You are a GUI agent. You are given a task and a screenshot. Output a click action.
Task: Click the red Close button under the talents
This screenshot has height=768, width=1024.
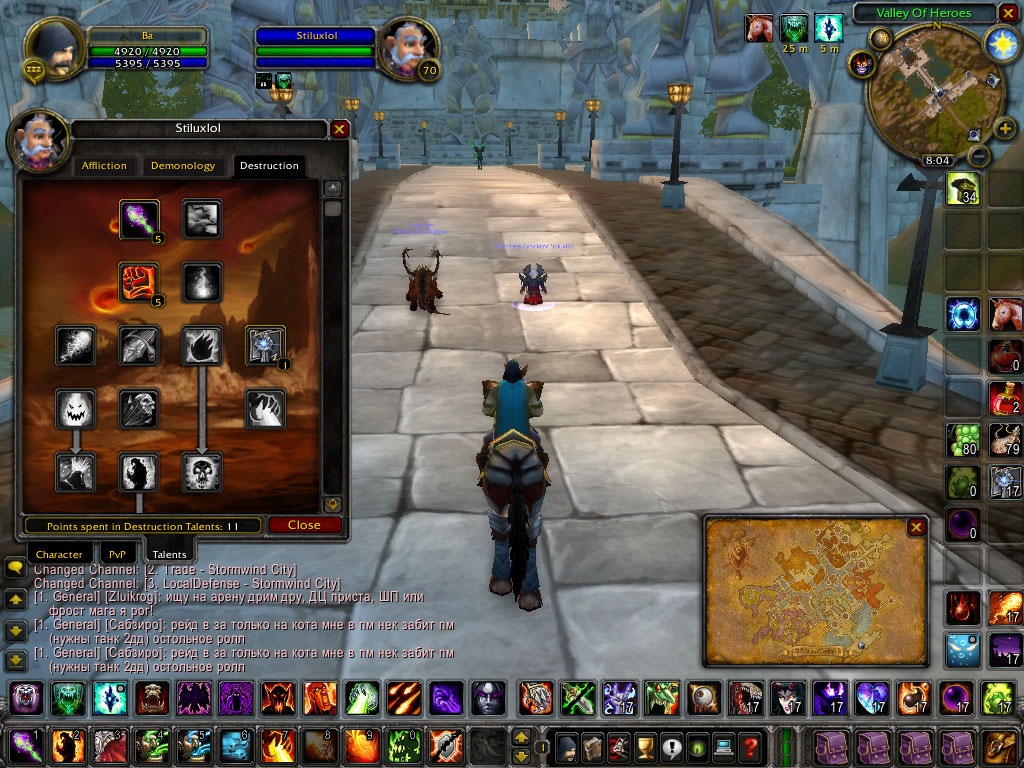point(304,525)
